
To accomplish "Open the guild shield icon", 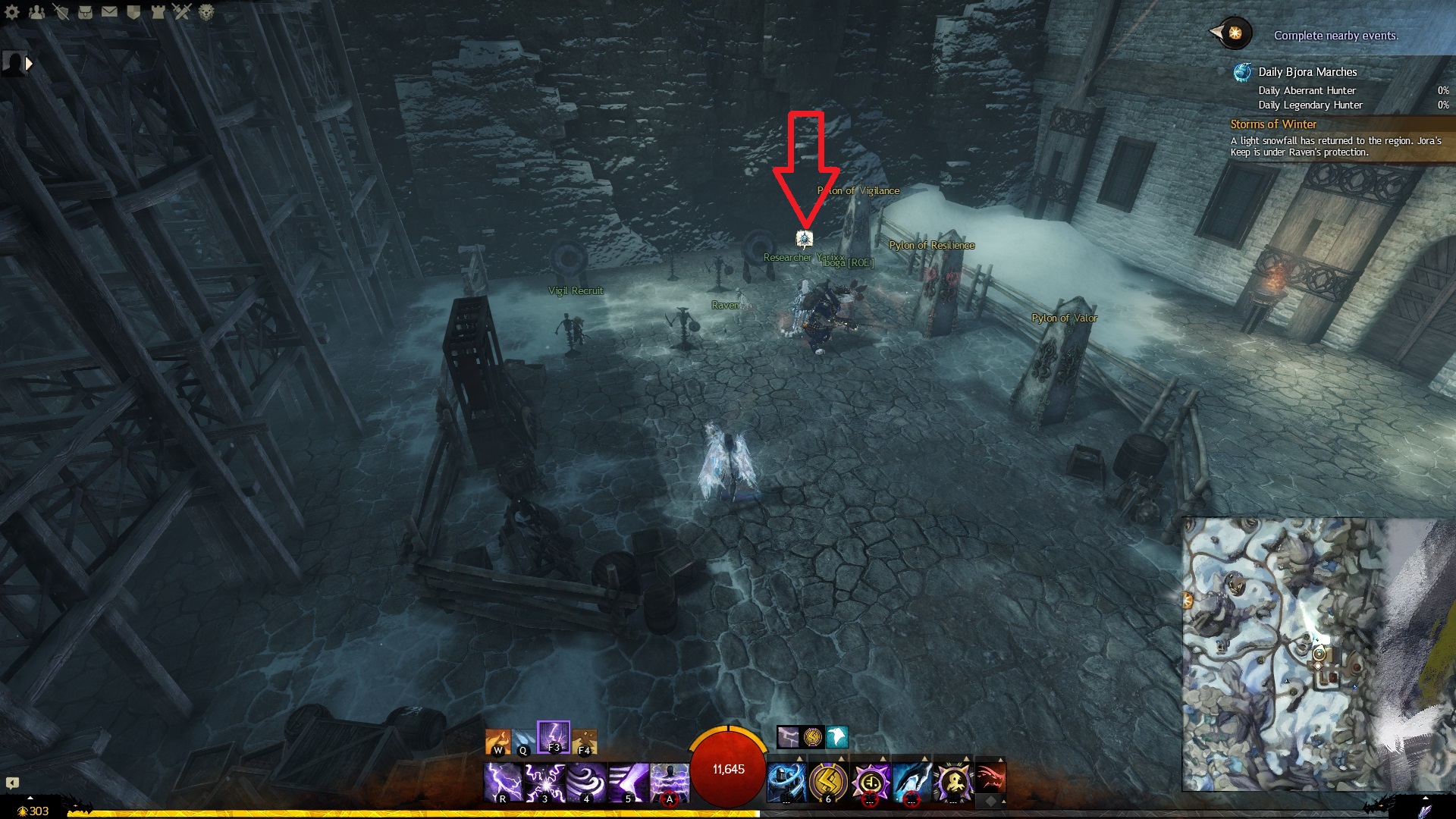I will [133, 12].
